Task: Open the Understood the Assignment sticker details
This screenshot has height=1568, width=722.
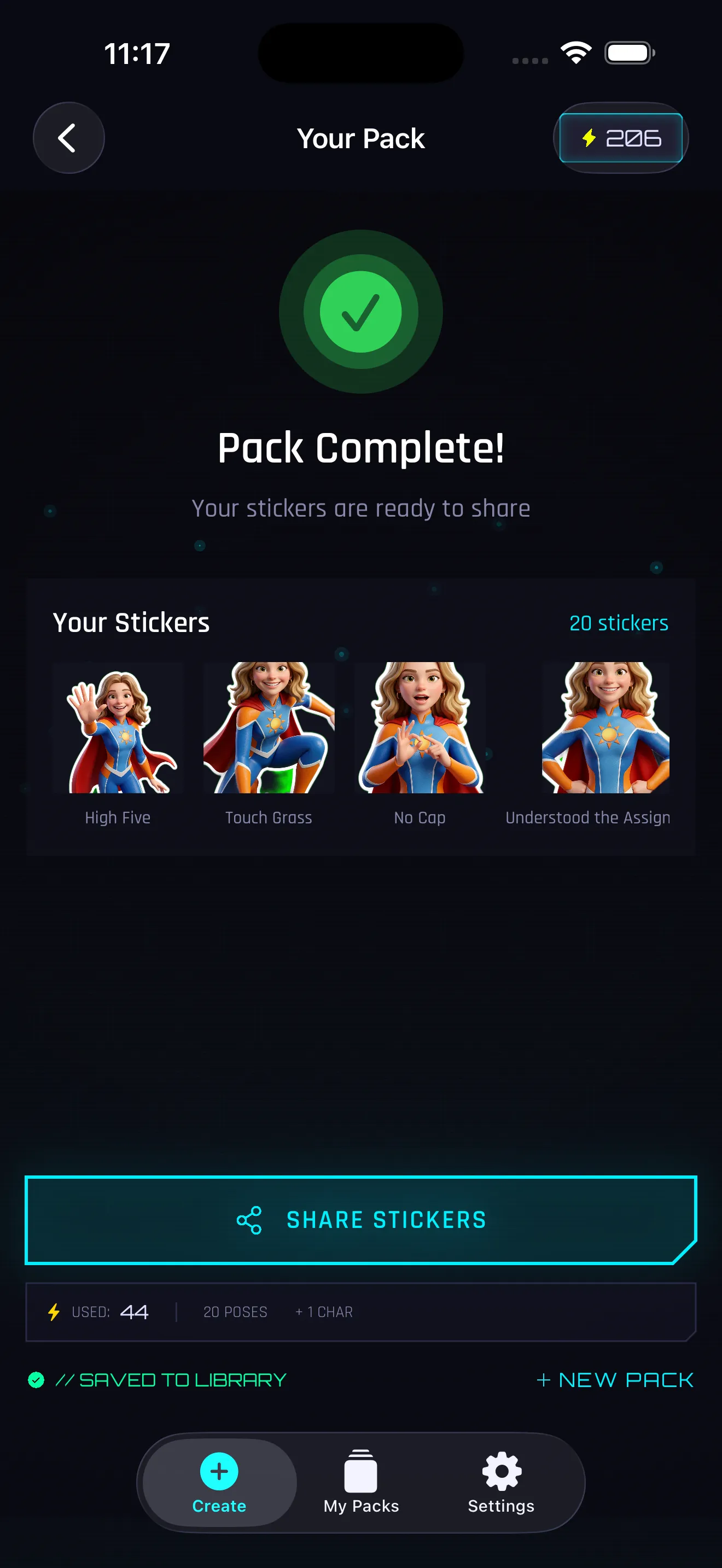Action: (605, 727)
